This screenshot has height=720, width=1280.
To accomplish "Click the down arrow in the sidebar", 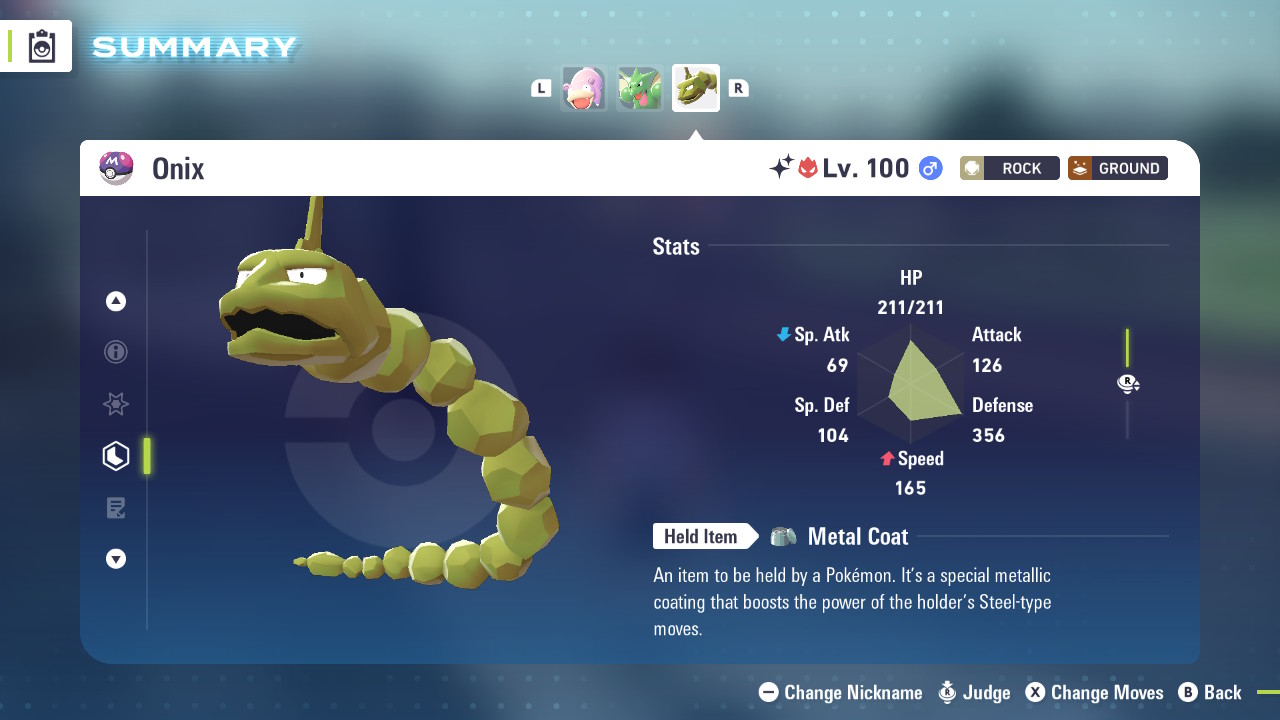I will point(115,559).
